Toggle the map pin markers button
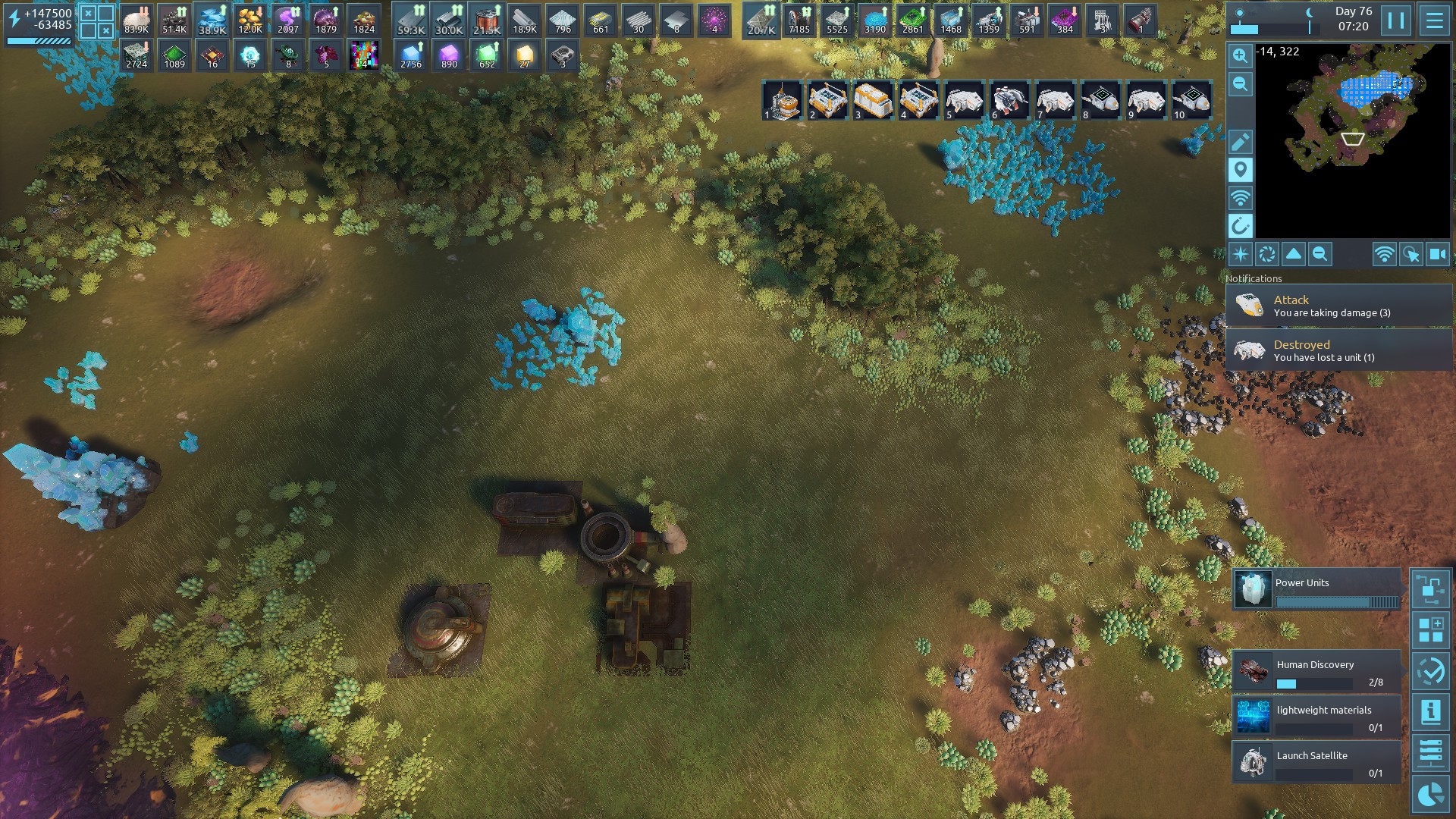The height and width of the screenshot is (819, 1456). point(1241,170)
